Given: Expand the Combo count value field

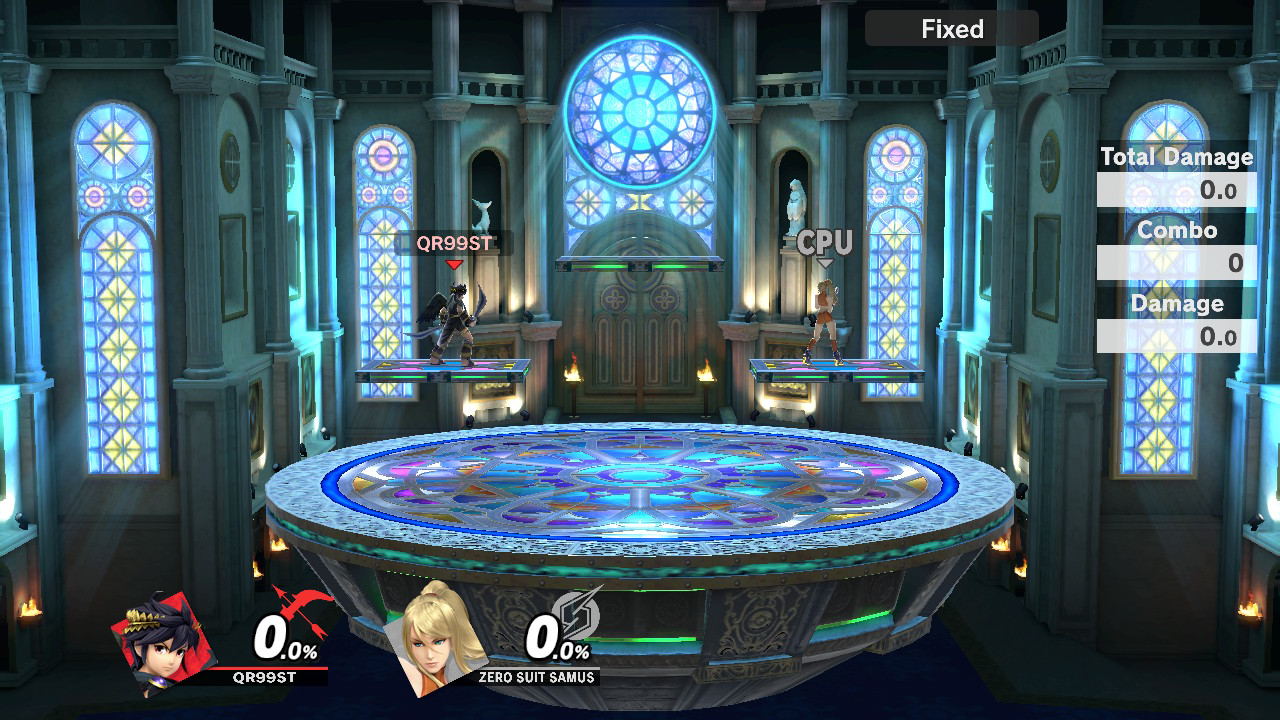Looking at the screenshot, I should [1176, 260].
